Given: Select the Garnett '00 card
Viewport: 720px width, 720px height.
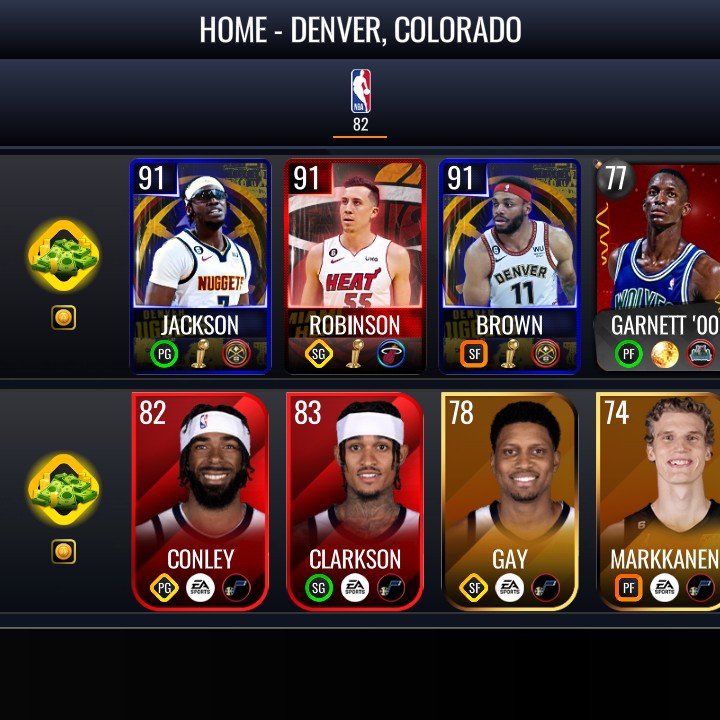Looking at the screenshot, I should [x=658, y=266].
